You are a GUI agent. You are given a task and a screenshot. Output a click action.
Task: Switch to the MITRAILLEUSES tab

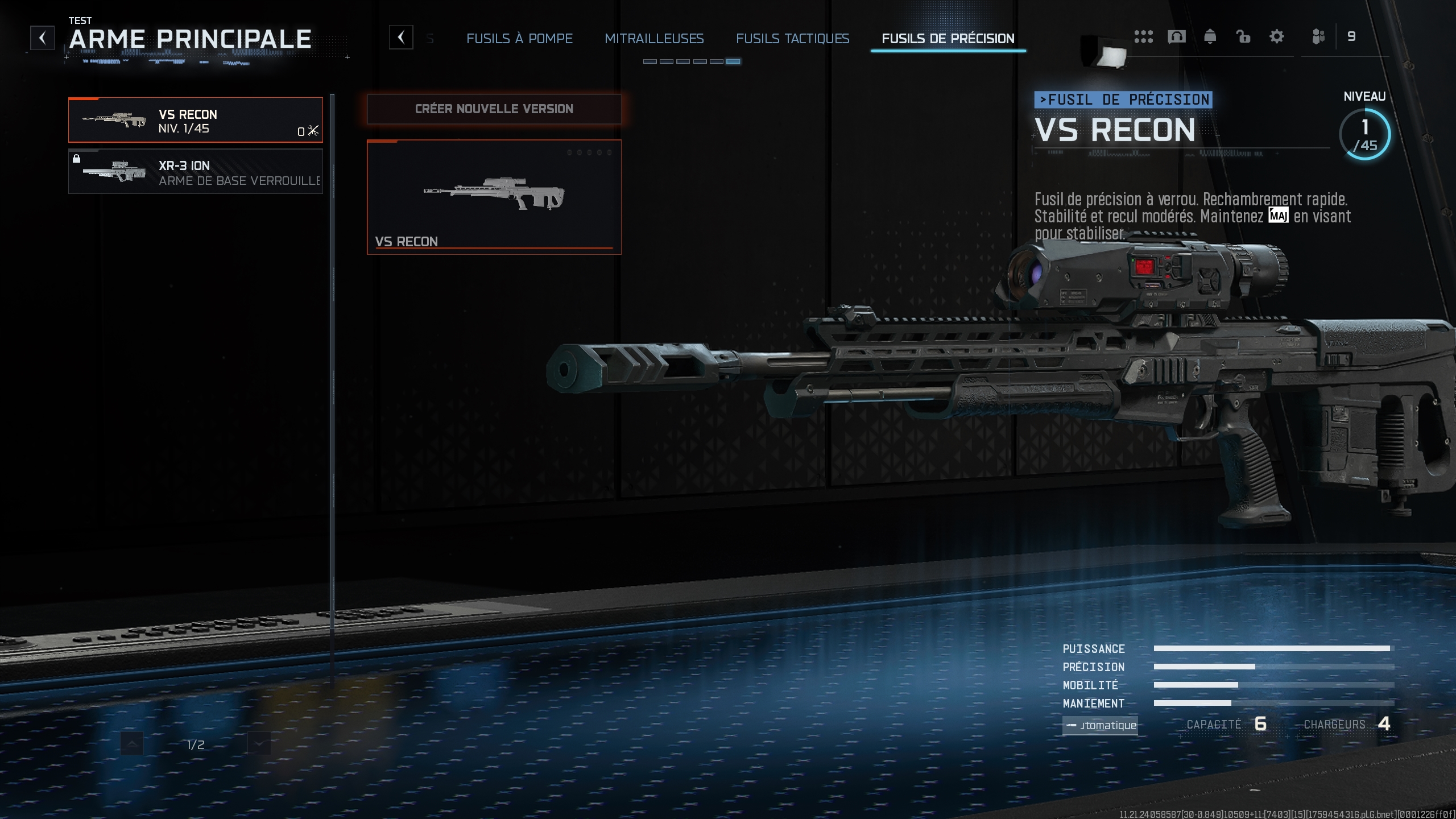[x=655, y=39]
